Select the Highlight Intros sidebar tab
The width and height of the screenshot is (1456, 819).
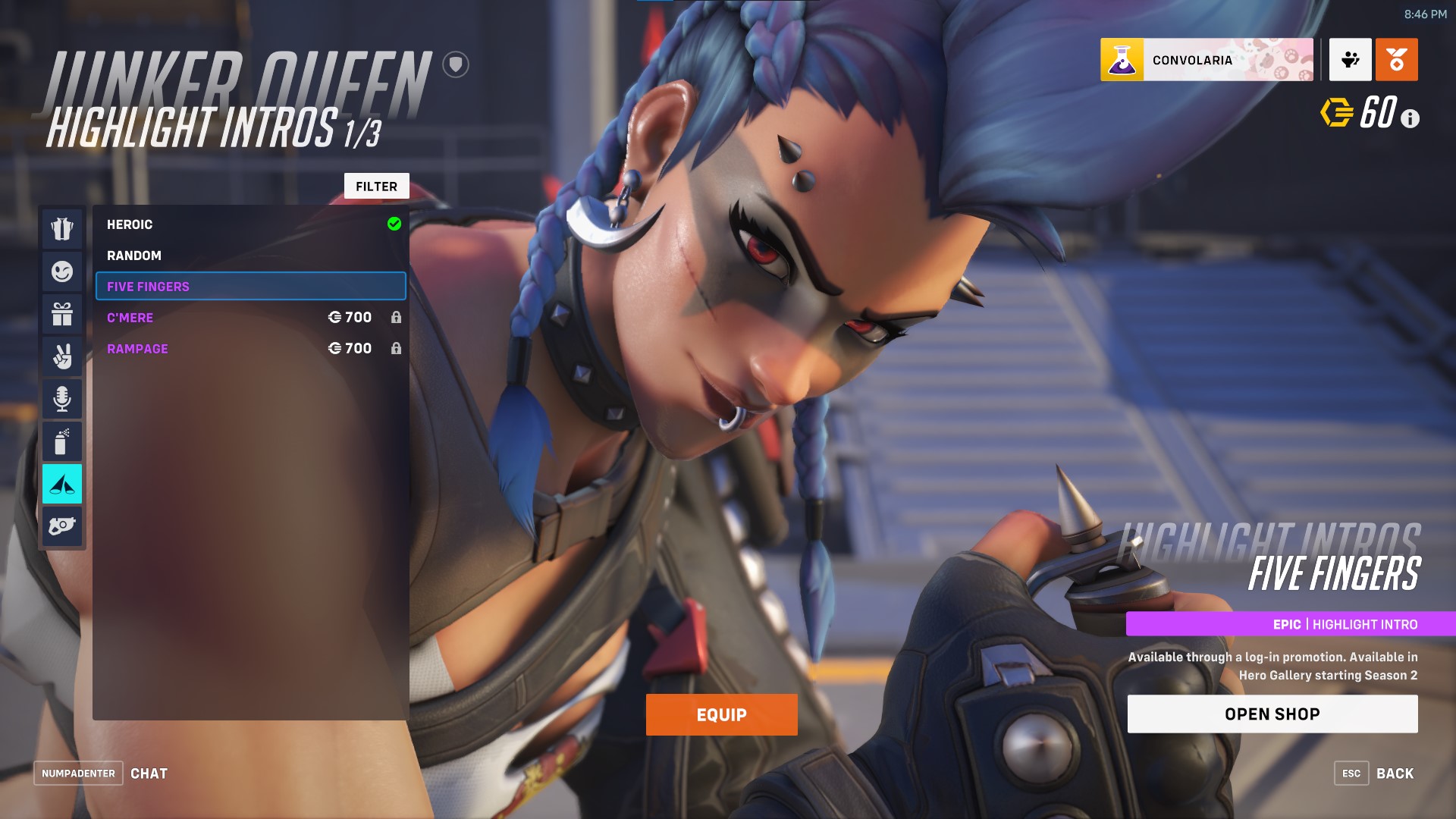coord(62,483)
